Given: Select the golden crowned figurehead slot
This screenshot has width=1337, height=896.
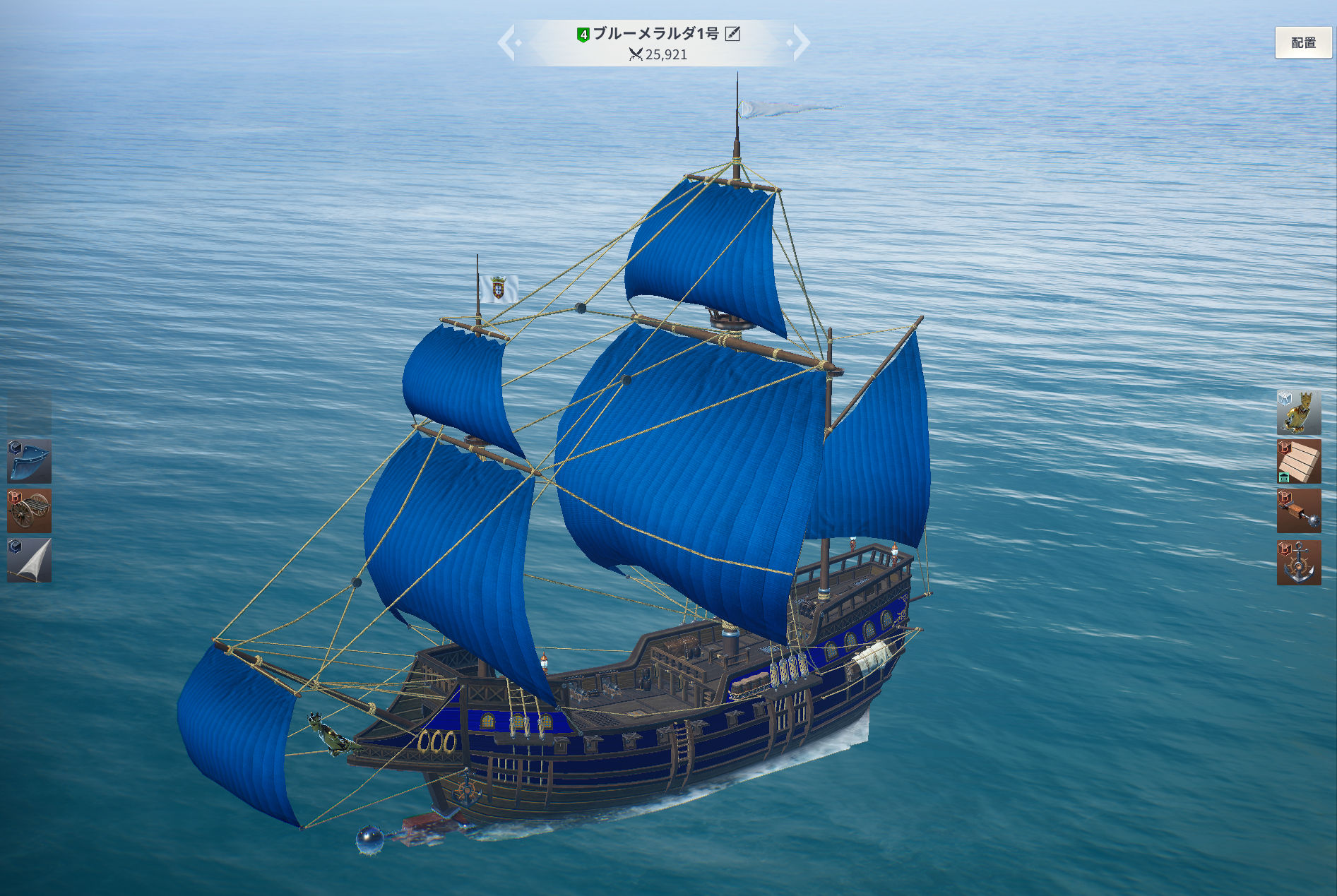Looking at the screenshot, I should tap(1298, 412).
